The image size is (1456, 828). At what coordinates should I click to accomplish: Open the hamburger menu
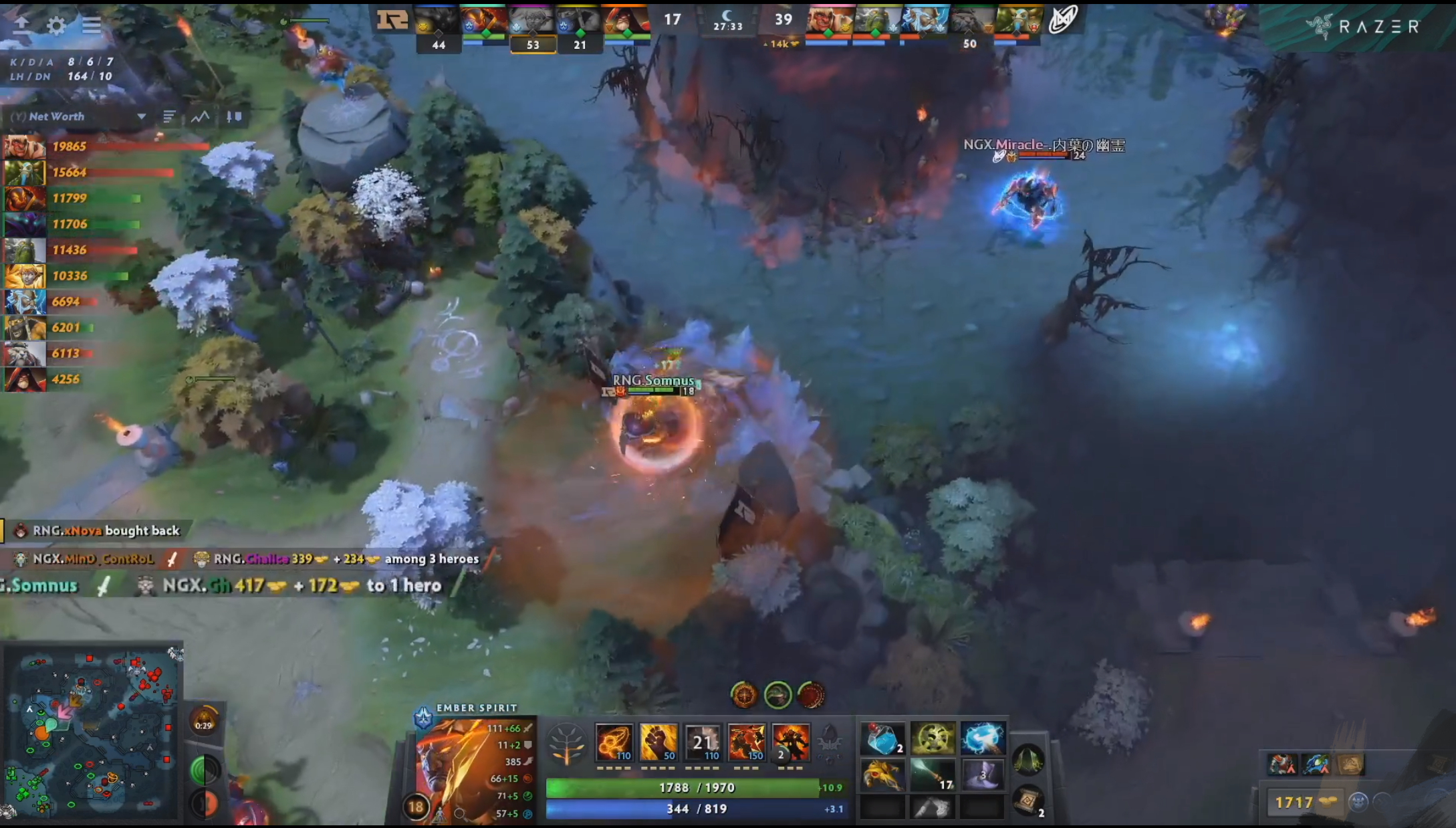[x=92, y=27]
